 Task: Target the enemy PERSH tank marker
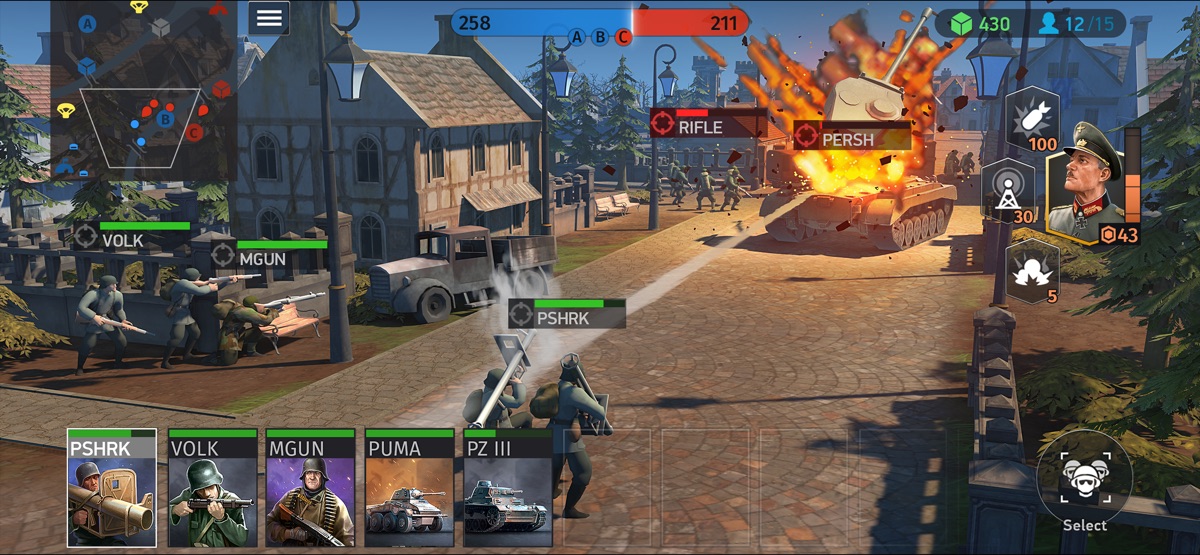point(851,137)
